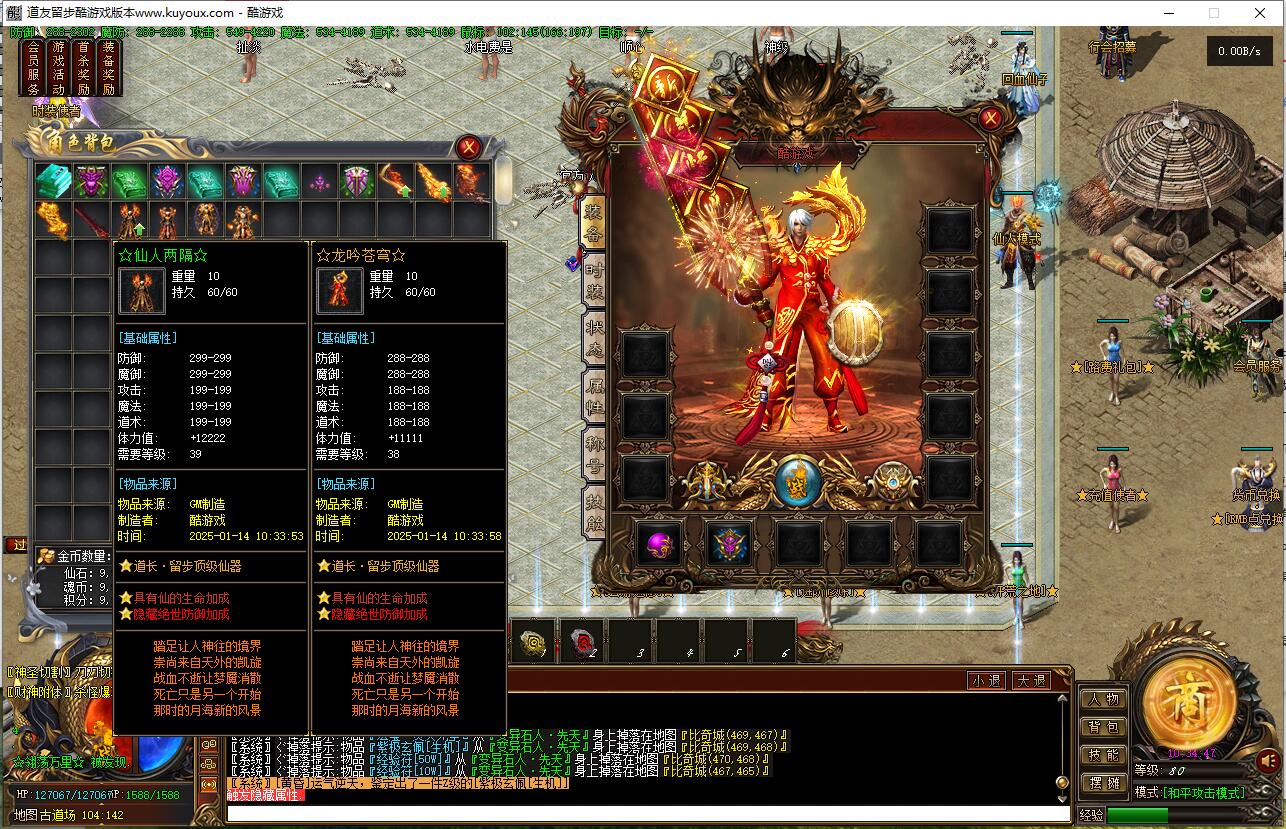Open the 会员服务 member service menu
The width and height of the screenshot is (1286, 829).
pos(33,68)
